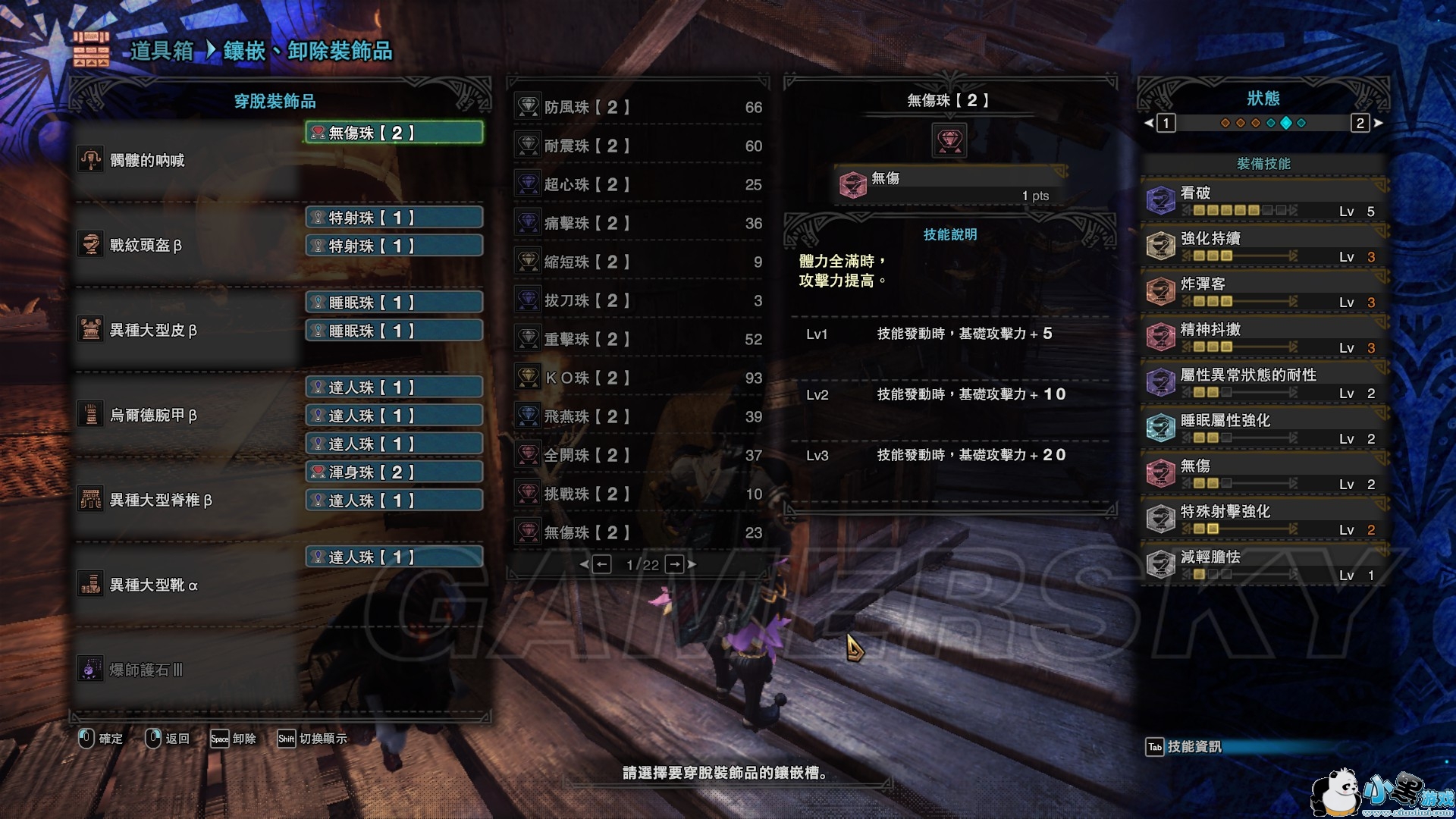Go to previous decoration list page
This screenshot has width=1456, height=819.
coord(602,564)
